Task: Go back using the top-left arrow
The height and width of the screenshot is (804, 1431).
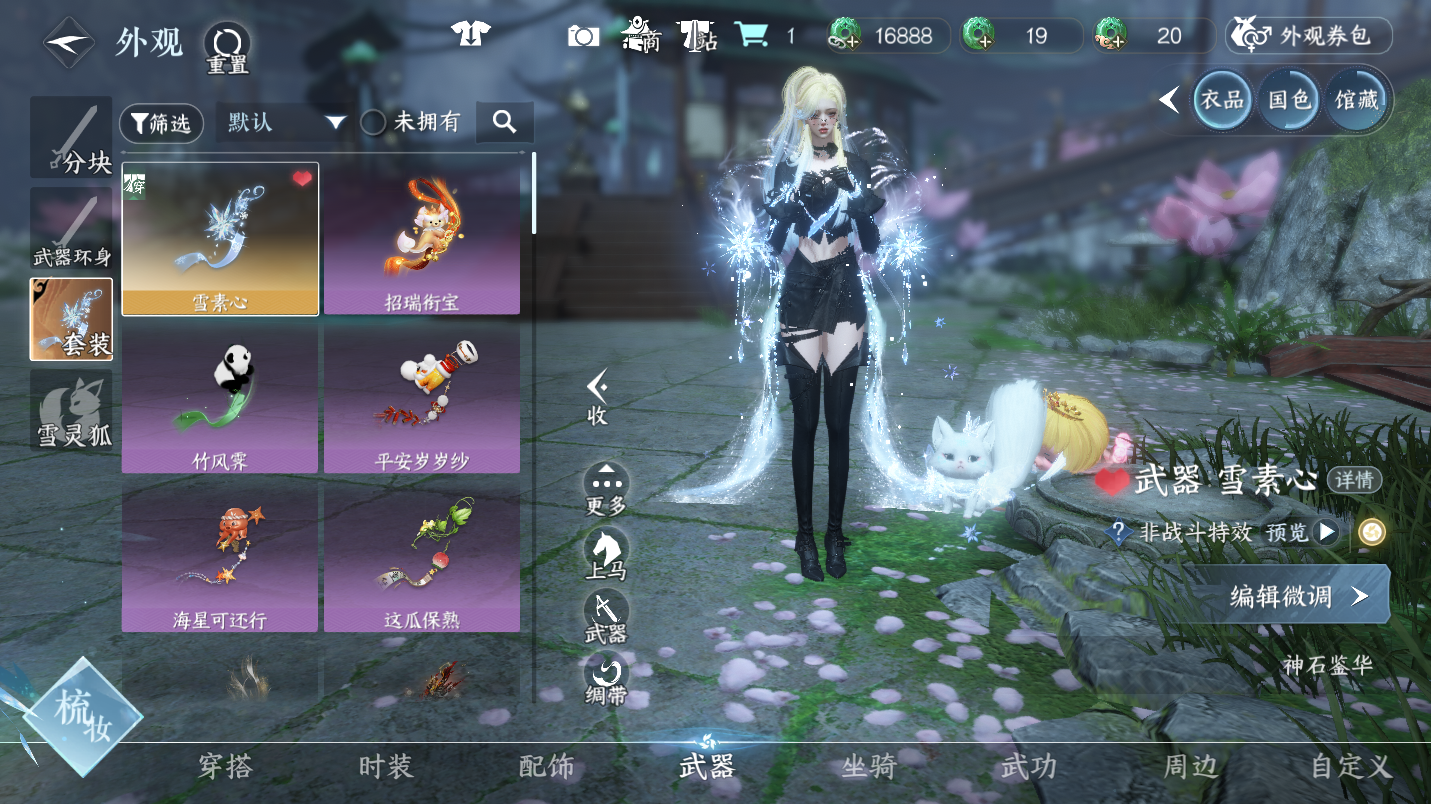Action: tap(69, 43)
